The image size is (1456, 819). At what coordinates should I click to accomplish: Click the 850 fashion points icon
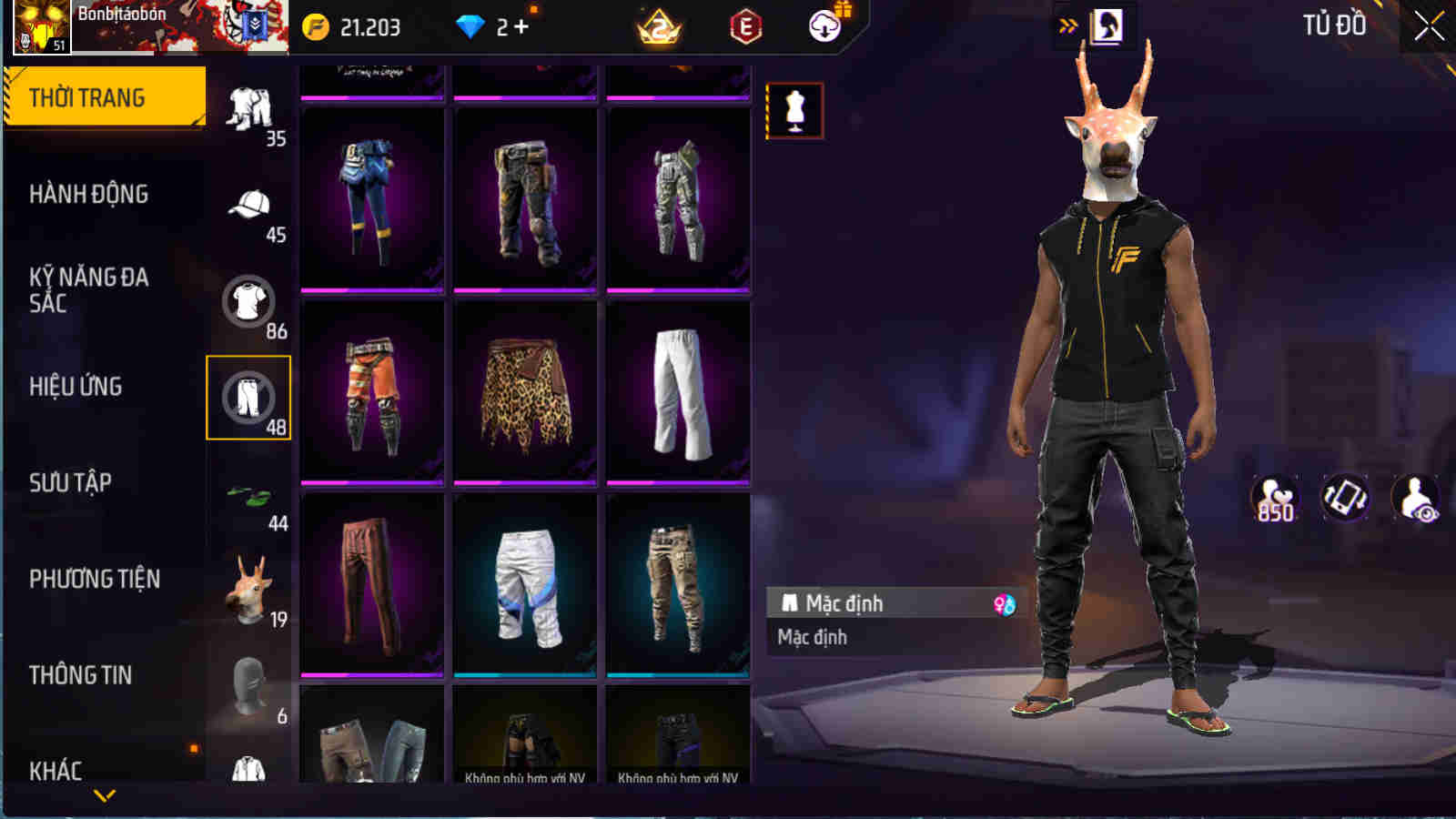click(x=1272, y=498)
